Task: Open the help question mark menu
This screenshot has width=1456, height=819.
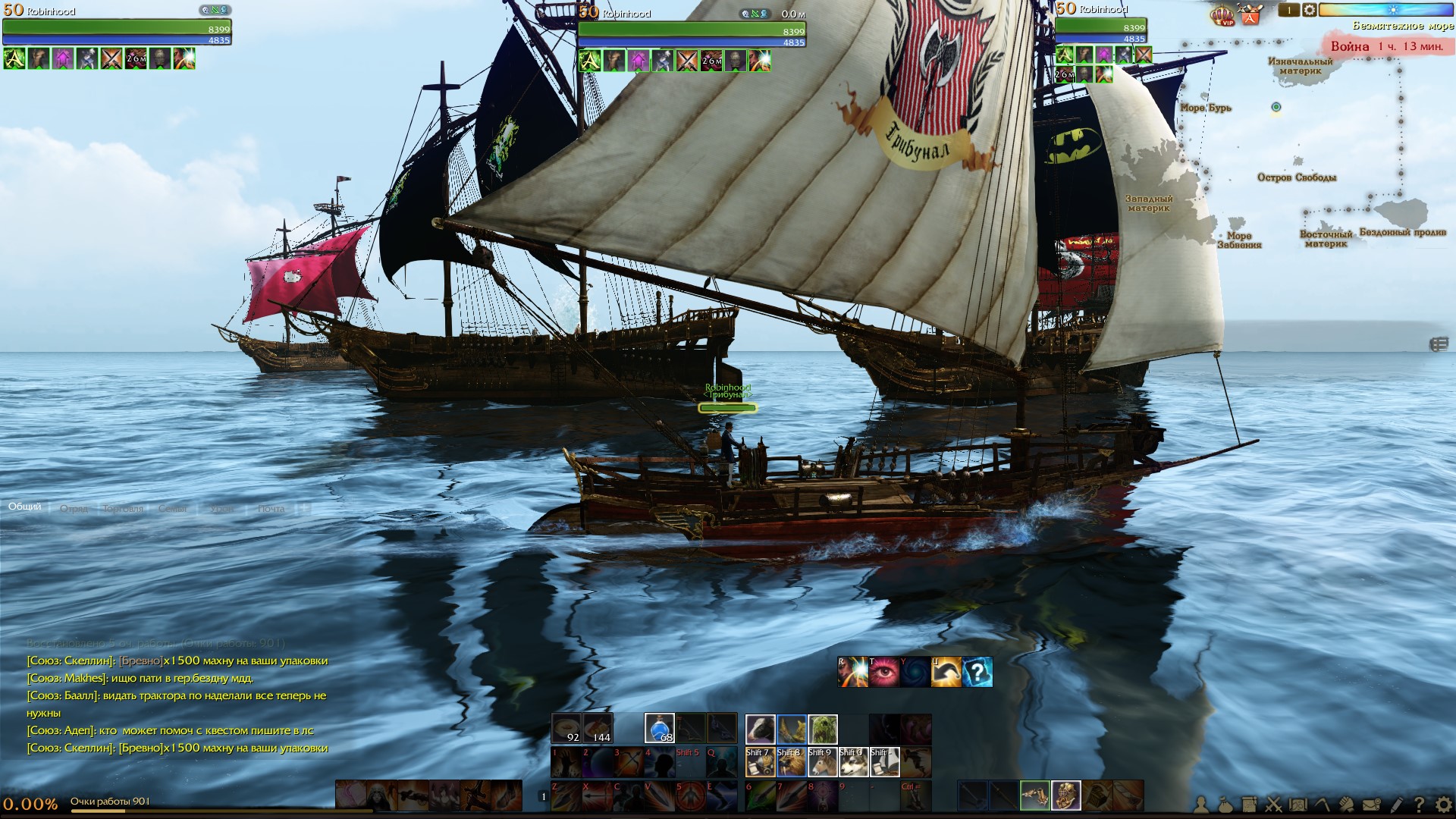Action: [1419, 805]
